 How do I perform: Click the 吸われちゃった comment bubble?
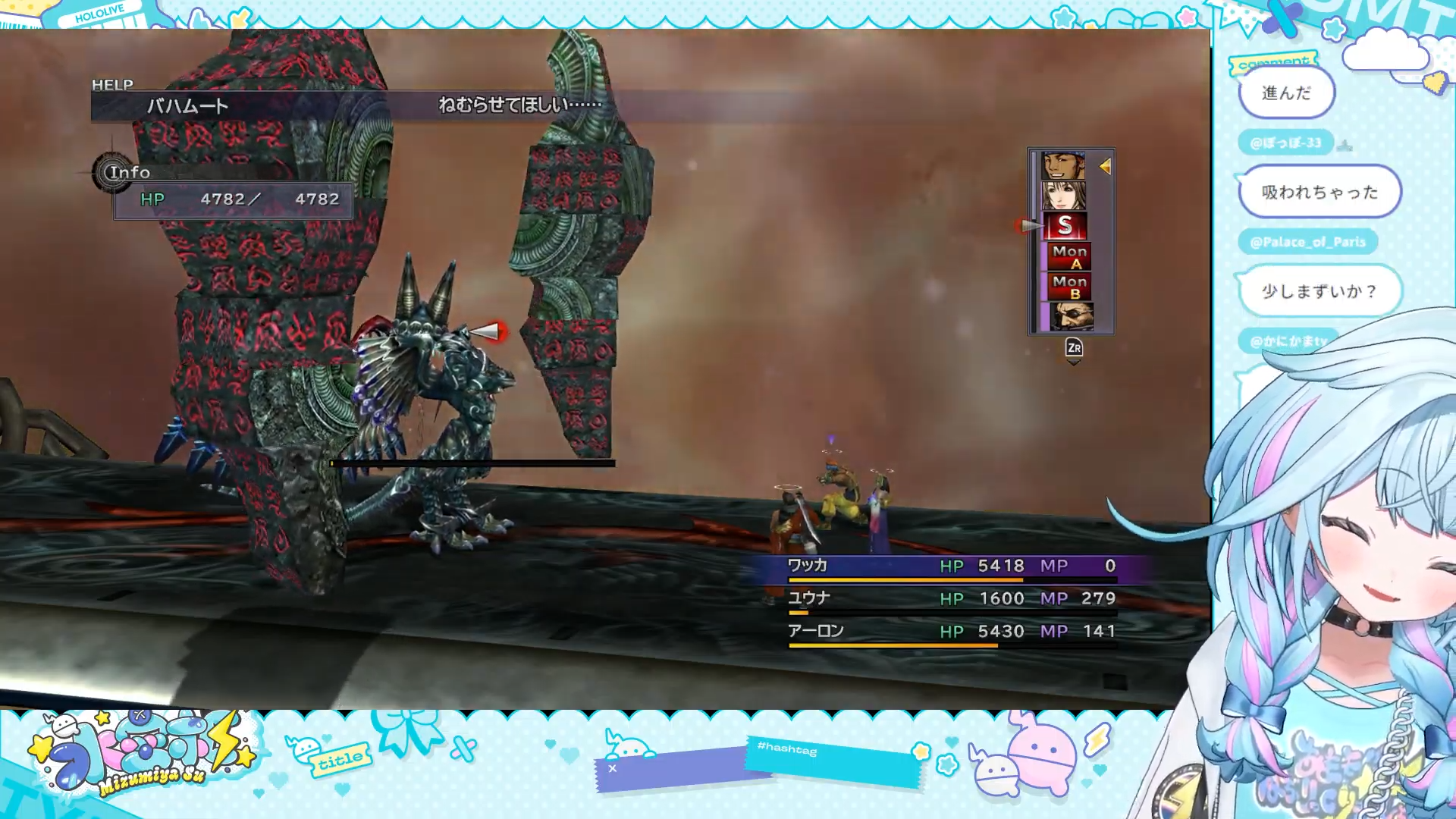[x=1319, y=193]
